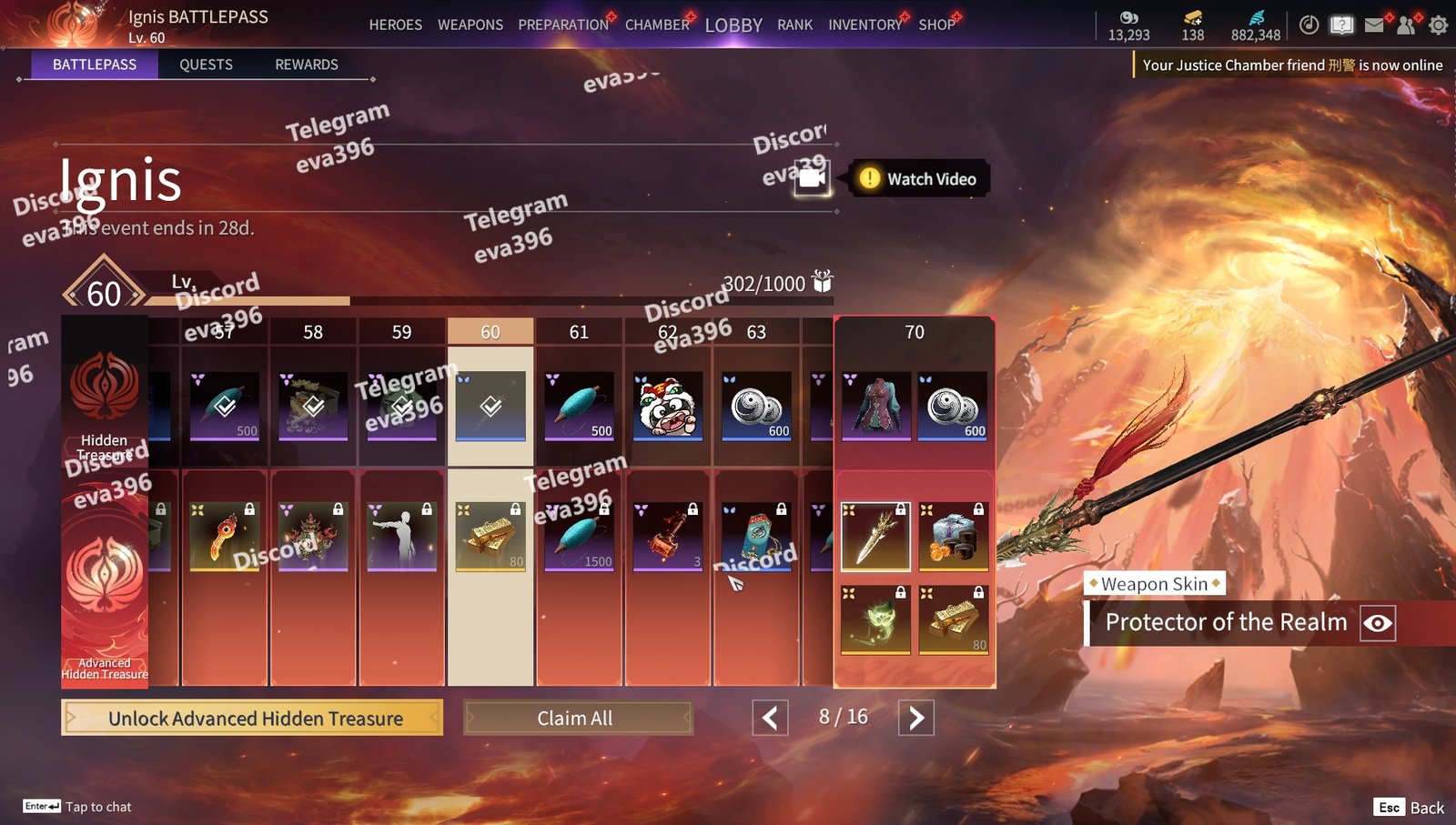
Task: Visit the SHOP
Action: pyautogui.click(x=936, y=25)
